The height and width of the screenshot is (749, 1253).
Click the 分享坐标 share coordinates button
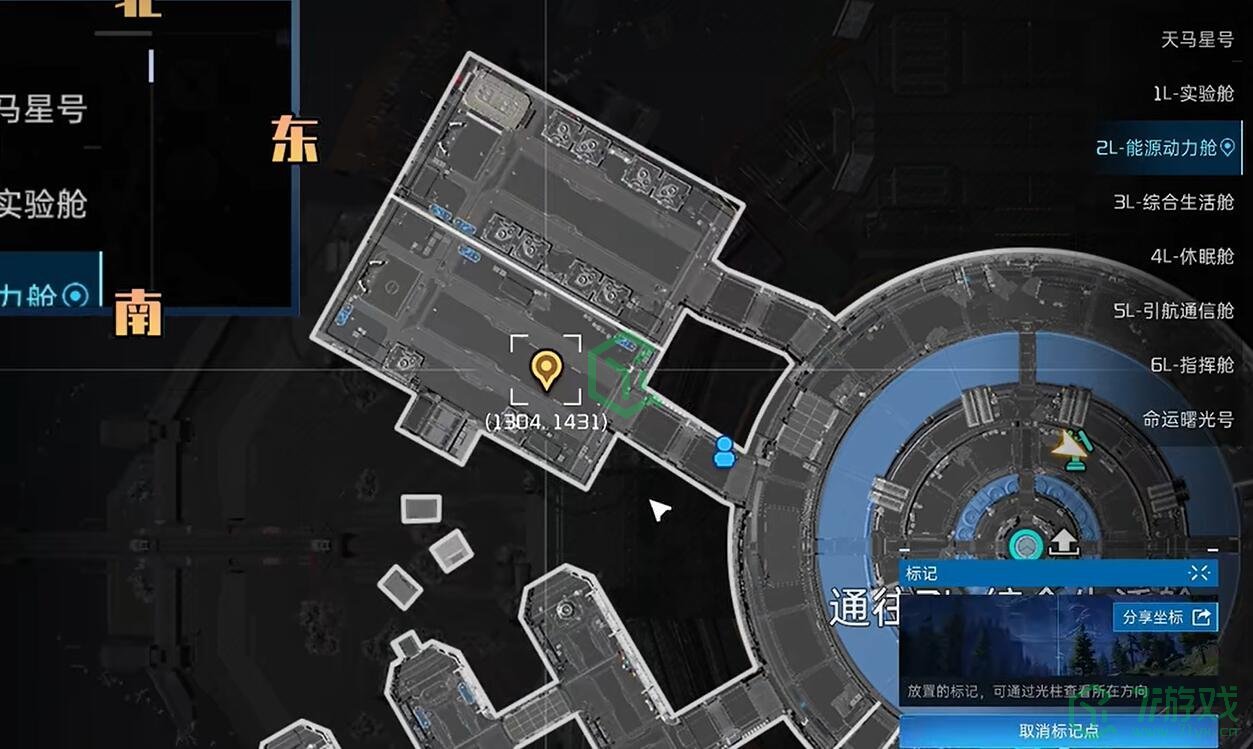tap(1165, 617)
